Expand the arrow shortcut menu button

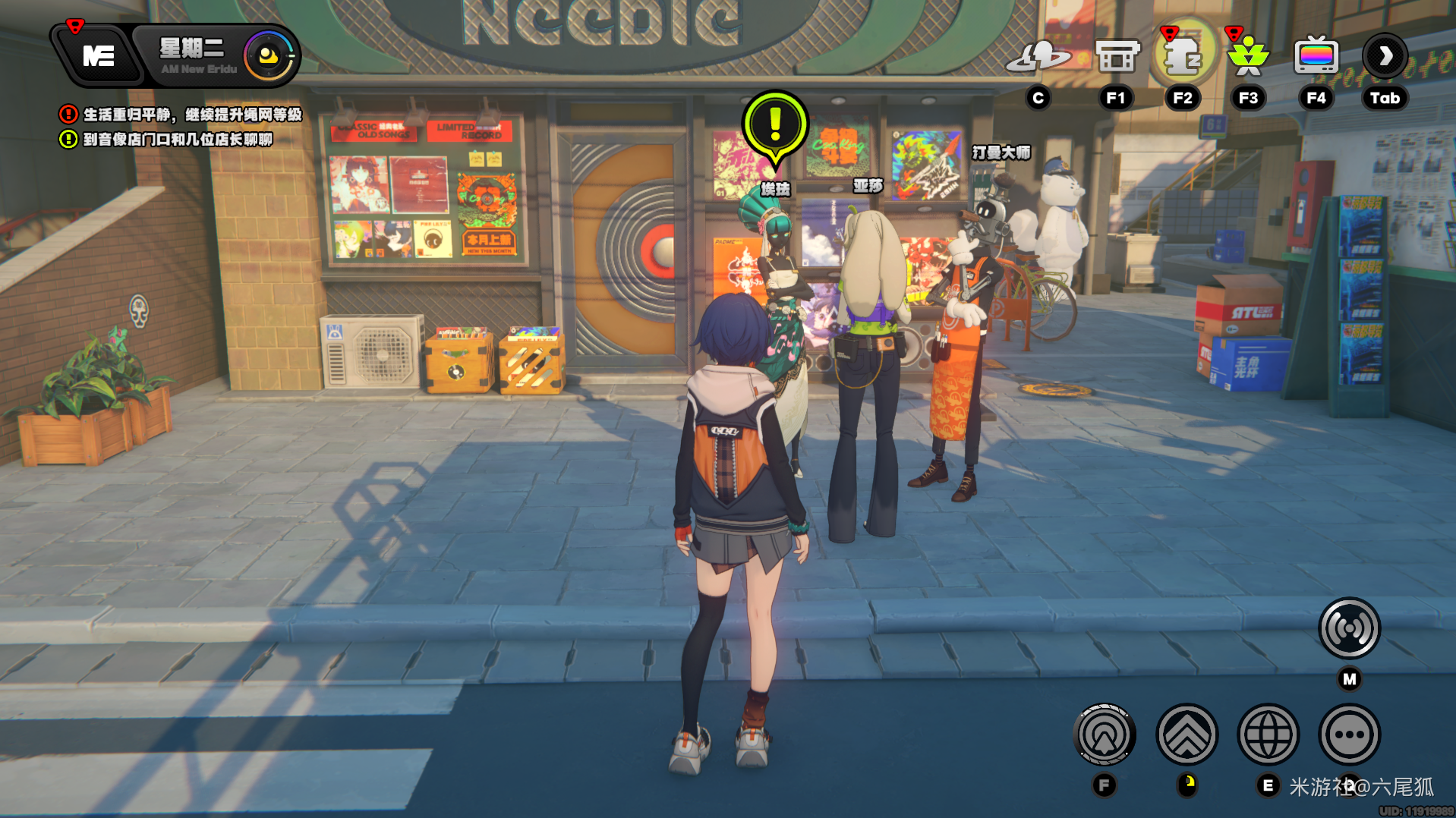point(1385,56)
